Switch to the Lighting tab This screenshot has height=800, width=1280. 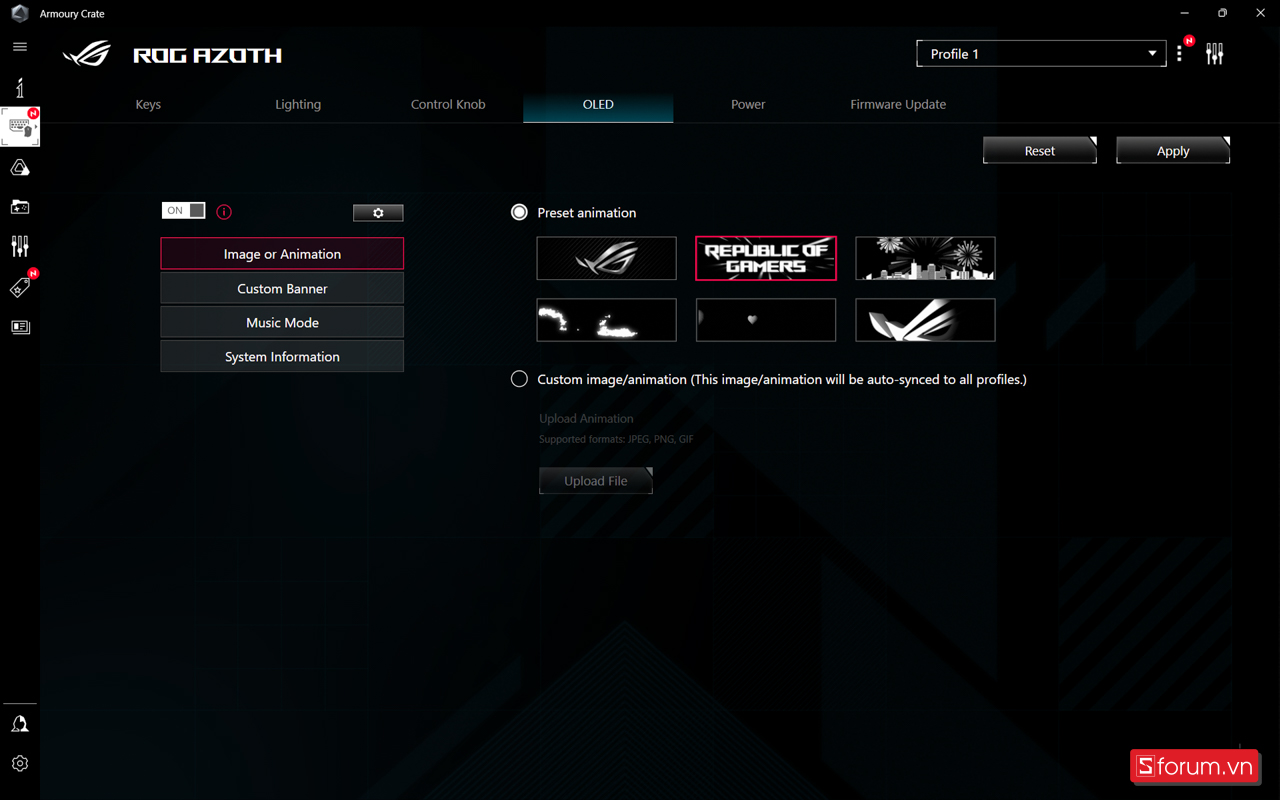[298, 104]
